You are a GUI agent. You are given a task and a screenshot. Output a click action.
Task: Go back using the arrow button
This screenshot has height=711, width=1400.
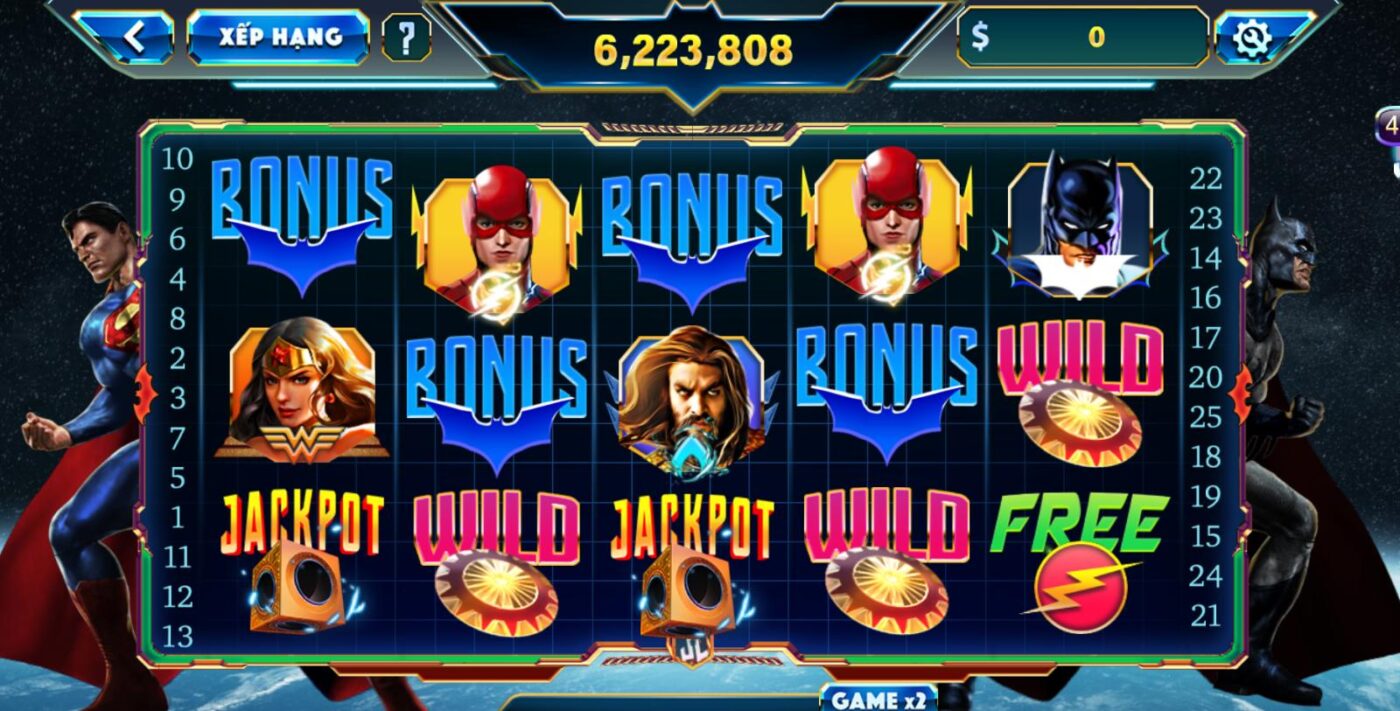pyautogui.click(x=132, y=38)
